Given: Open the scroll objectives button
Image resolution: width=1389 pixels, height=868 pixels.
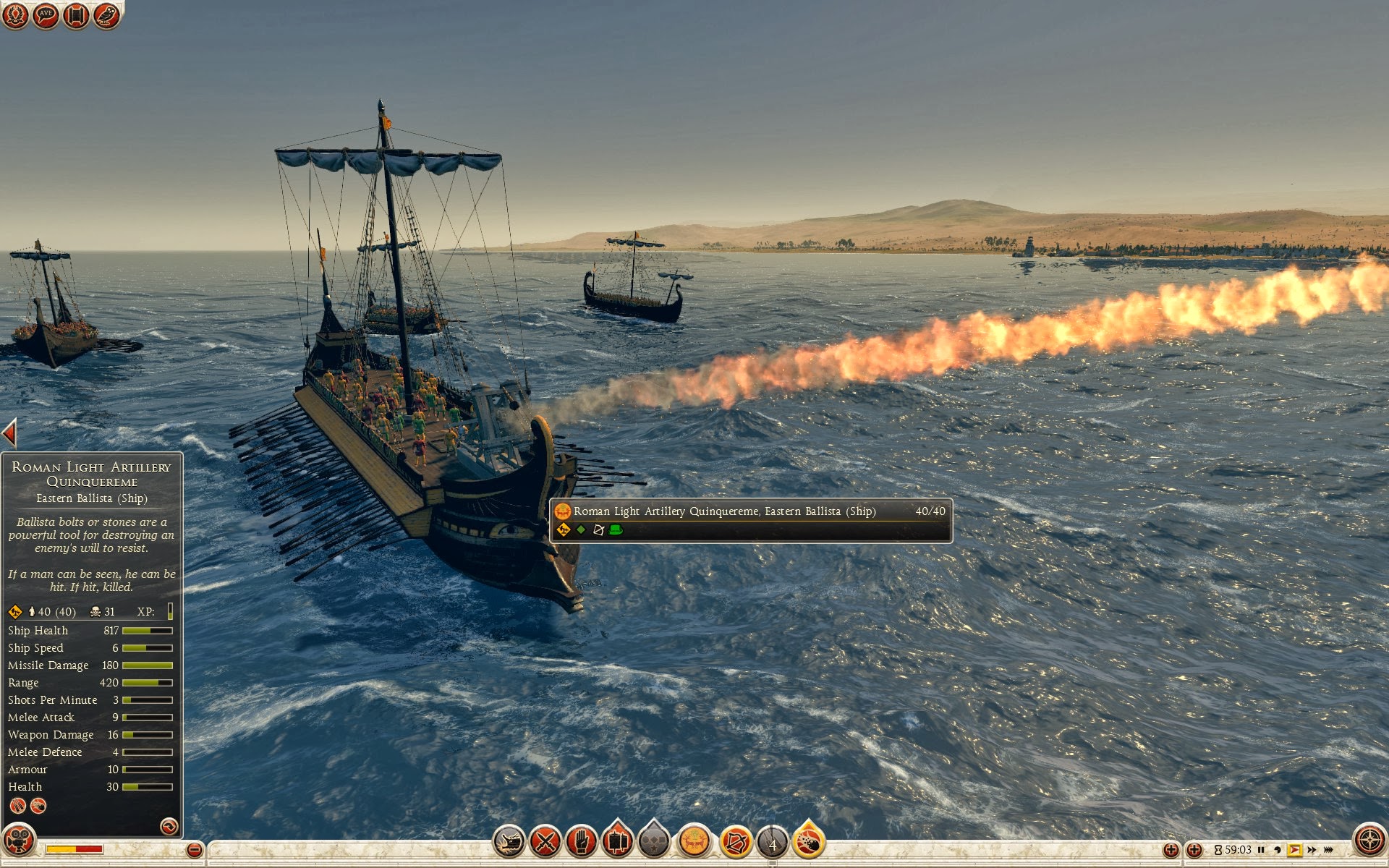Looking at the screenshot, I should click(x=76, y=15).
